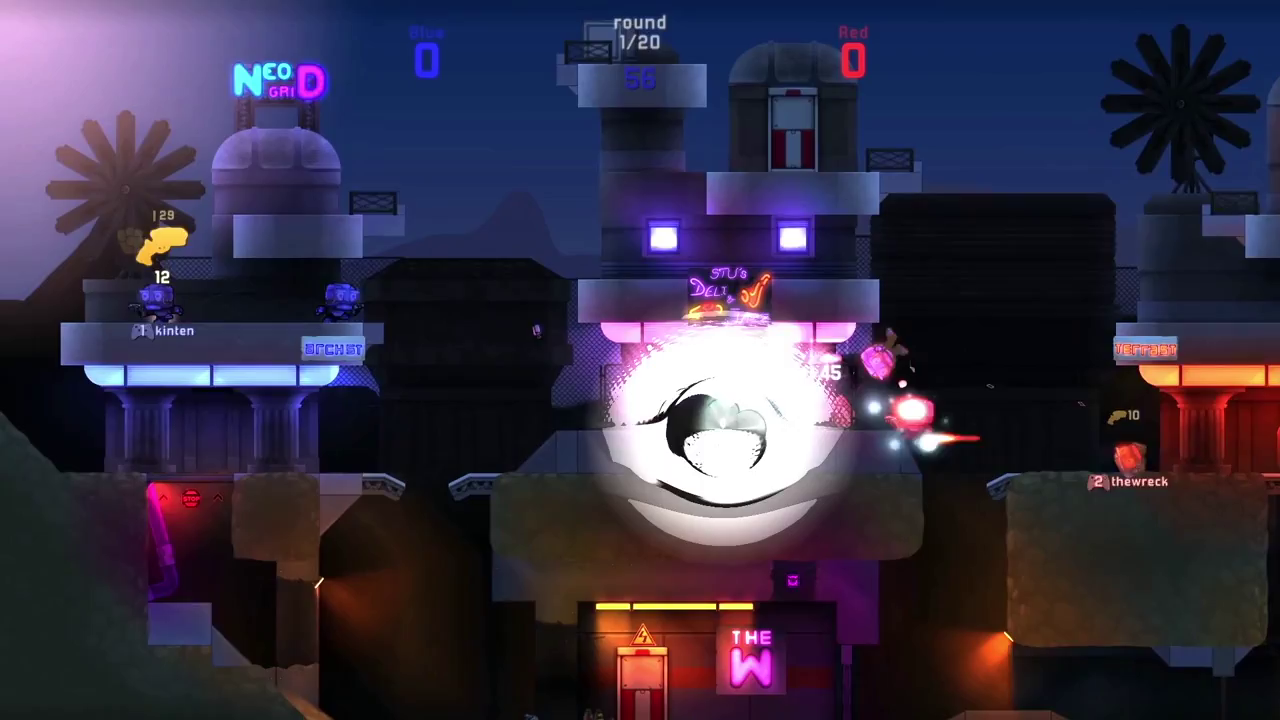Toggle the right purple window light on the tower
Image resolution: width=1280 pixels, height=720 pixels.
point(791,238)
